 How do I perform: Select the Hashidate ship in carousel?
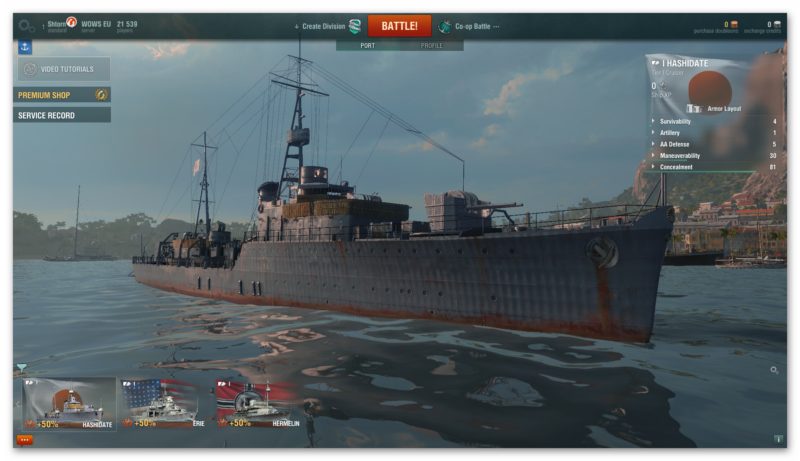[x=69, y=404]
